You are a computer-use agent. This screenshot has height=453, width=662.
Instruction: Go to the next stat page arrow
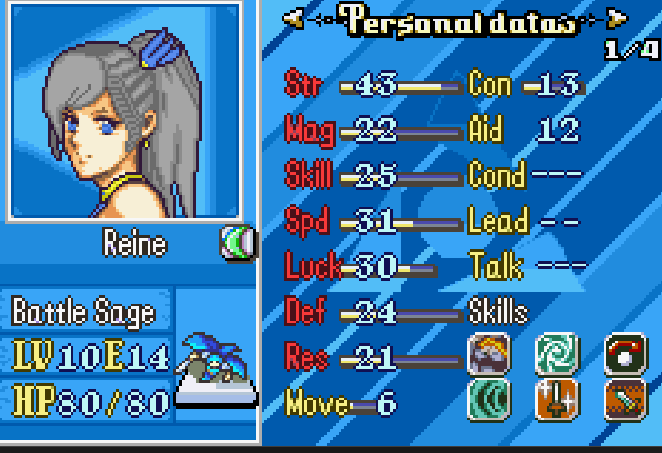pos(617,18)
